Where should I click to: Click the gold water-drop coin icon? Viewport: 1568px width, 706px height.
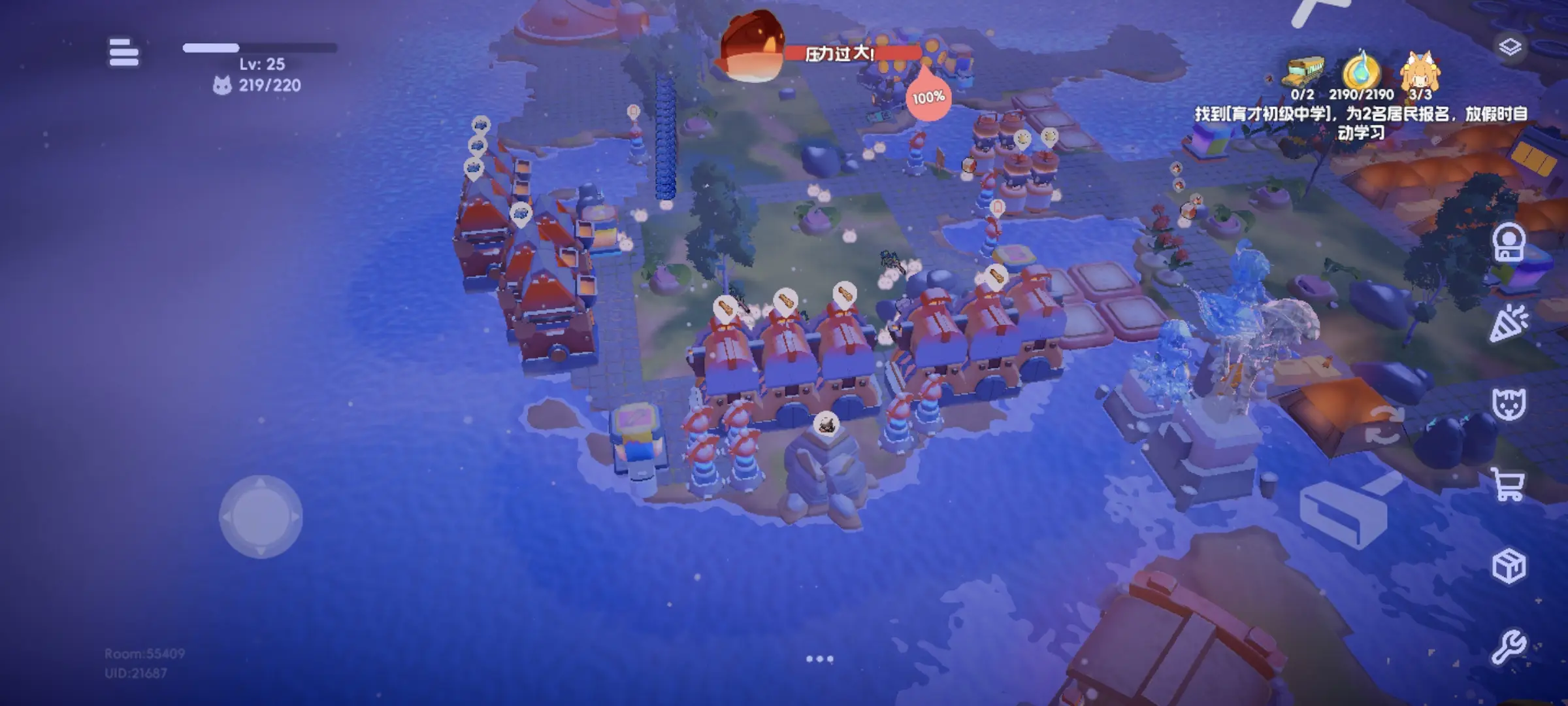coord(1361,72)
